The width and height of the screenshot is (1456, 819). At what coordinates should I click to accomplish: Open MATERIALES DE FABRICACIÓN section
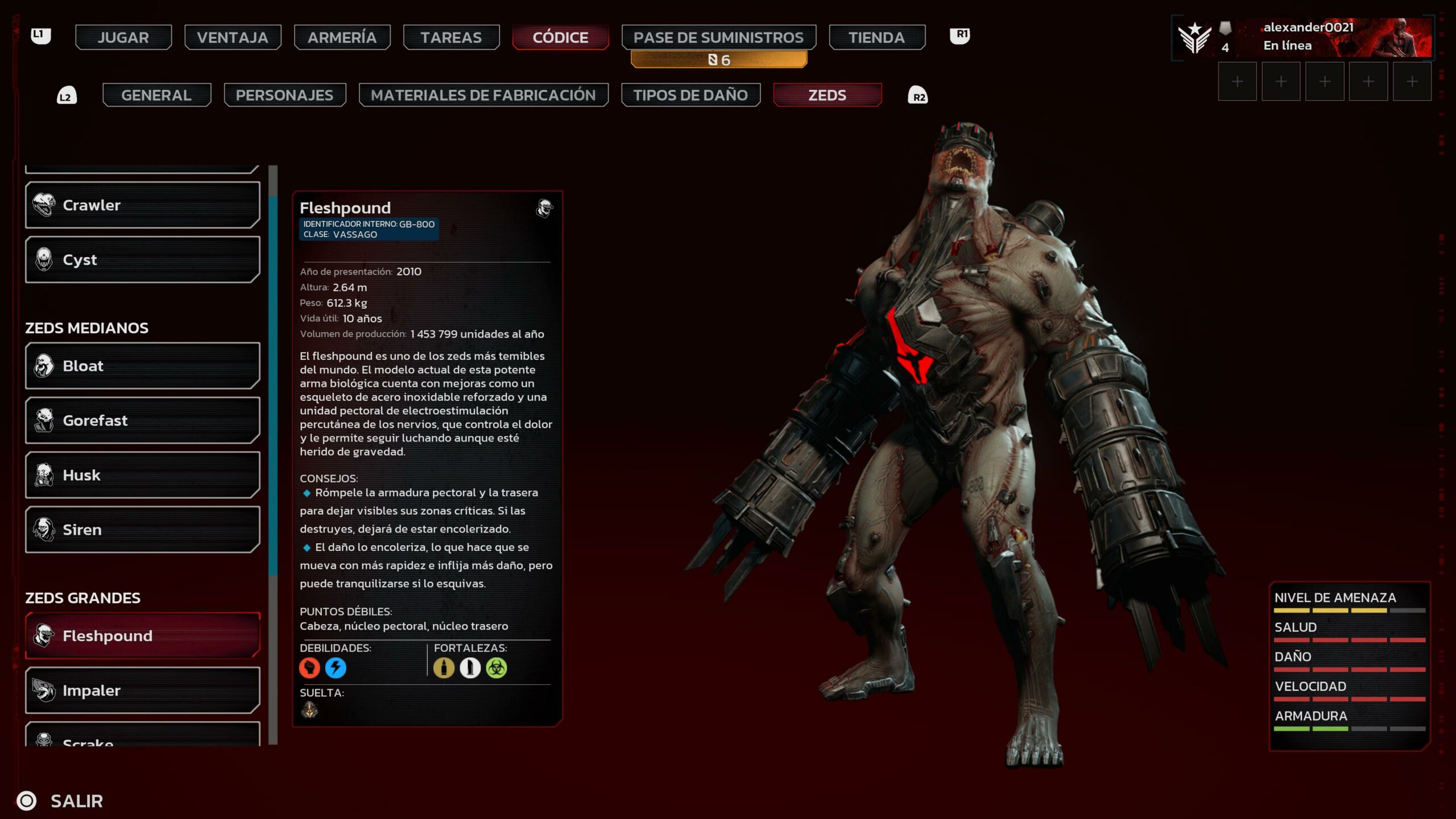483,95
